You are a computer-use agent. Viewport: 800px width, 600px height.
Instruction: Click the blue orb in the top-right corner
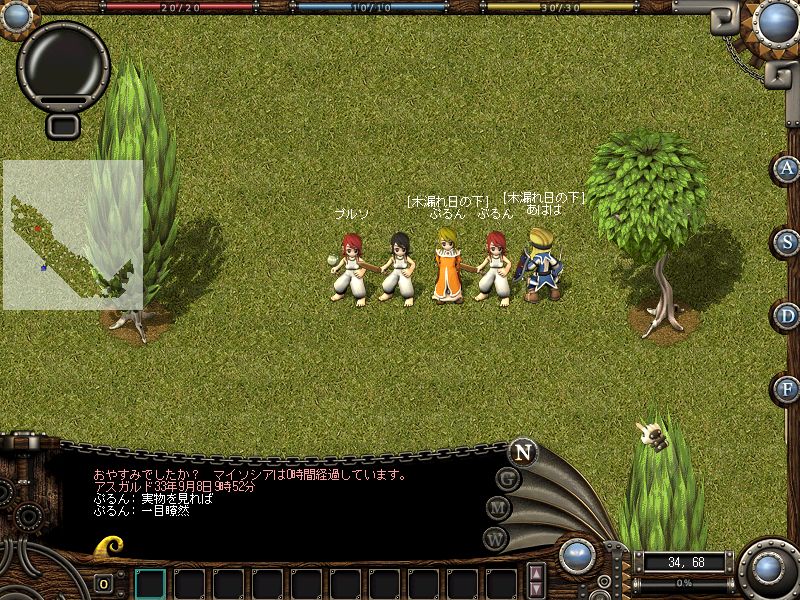(x=776, y=21)
